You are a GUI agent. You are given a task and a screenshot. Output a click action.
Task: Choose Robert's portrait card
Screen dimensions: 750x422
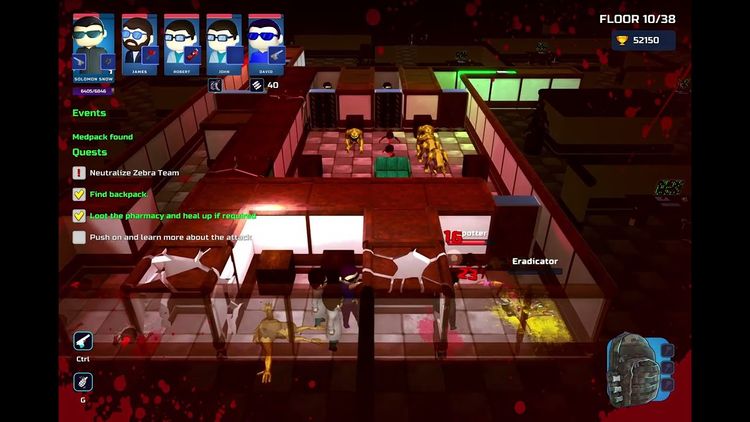coord(181,38)
